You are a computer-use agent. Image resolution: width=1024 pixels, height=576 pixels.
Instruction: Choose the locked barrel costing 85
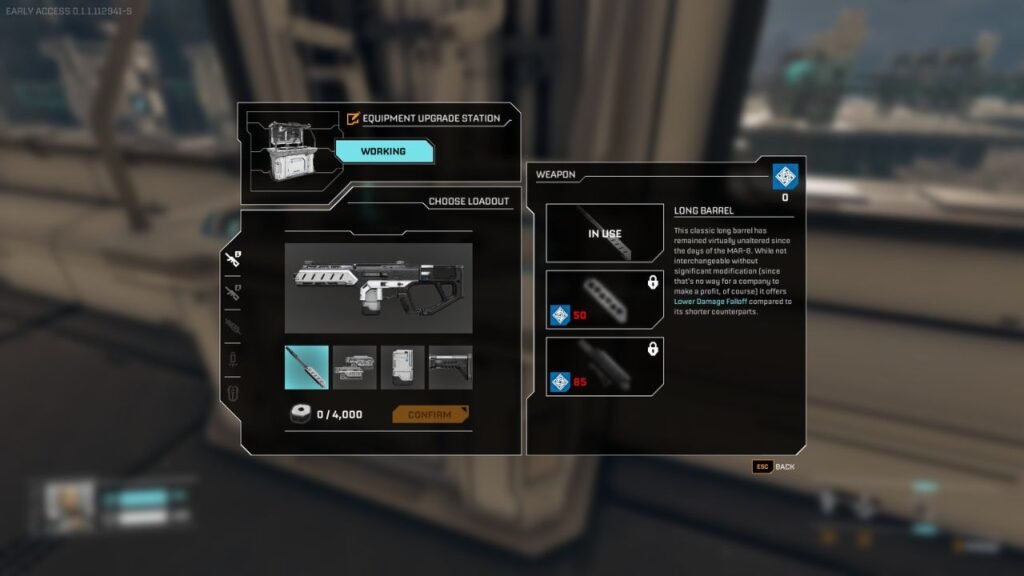(x=605, y=365)
